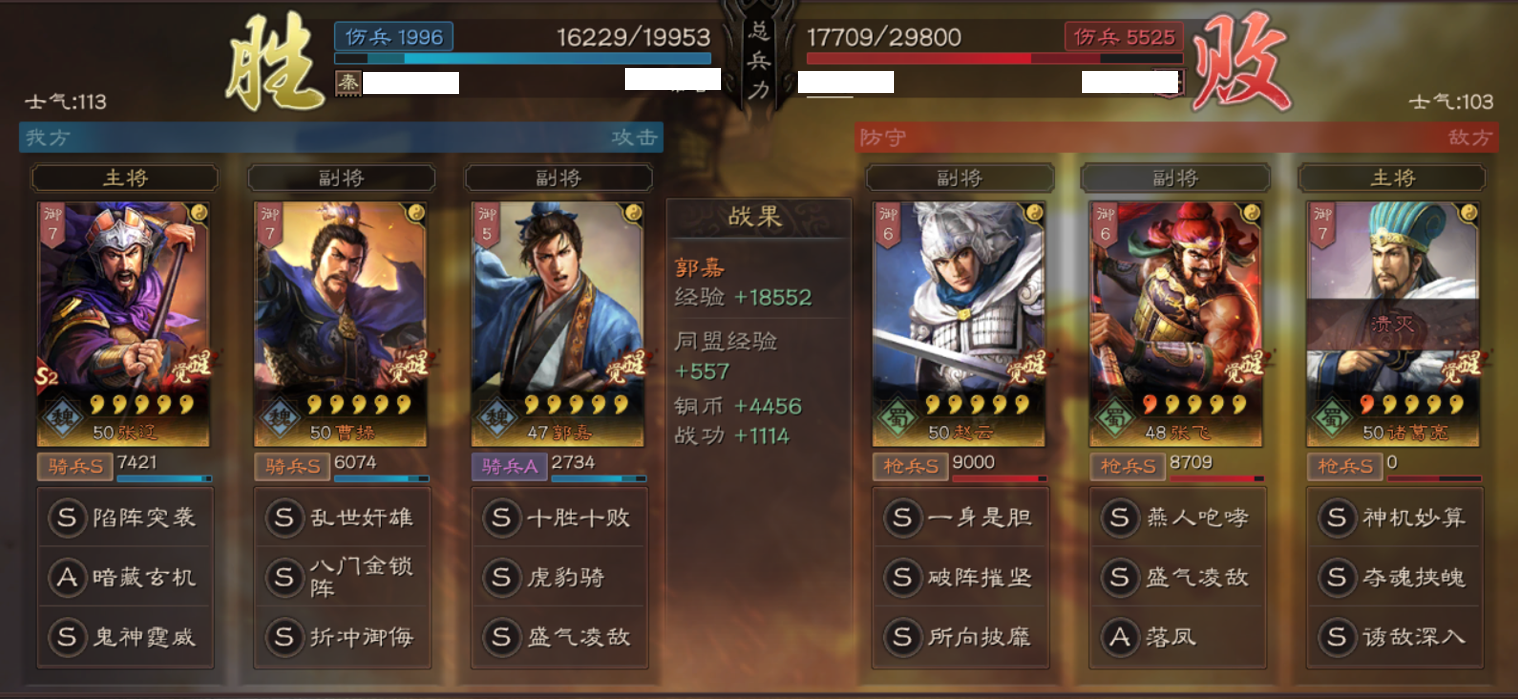Open the 落凤 A-rank skill

click(1178, 637)
